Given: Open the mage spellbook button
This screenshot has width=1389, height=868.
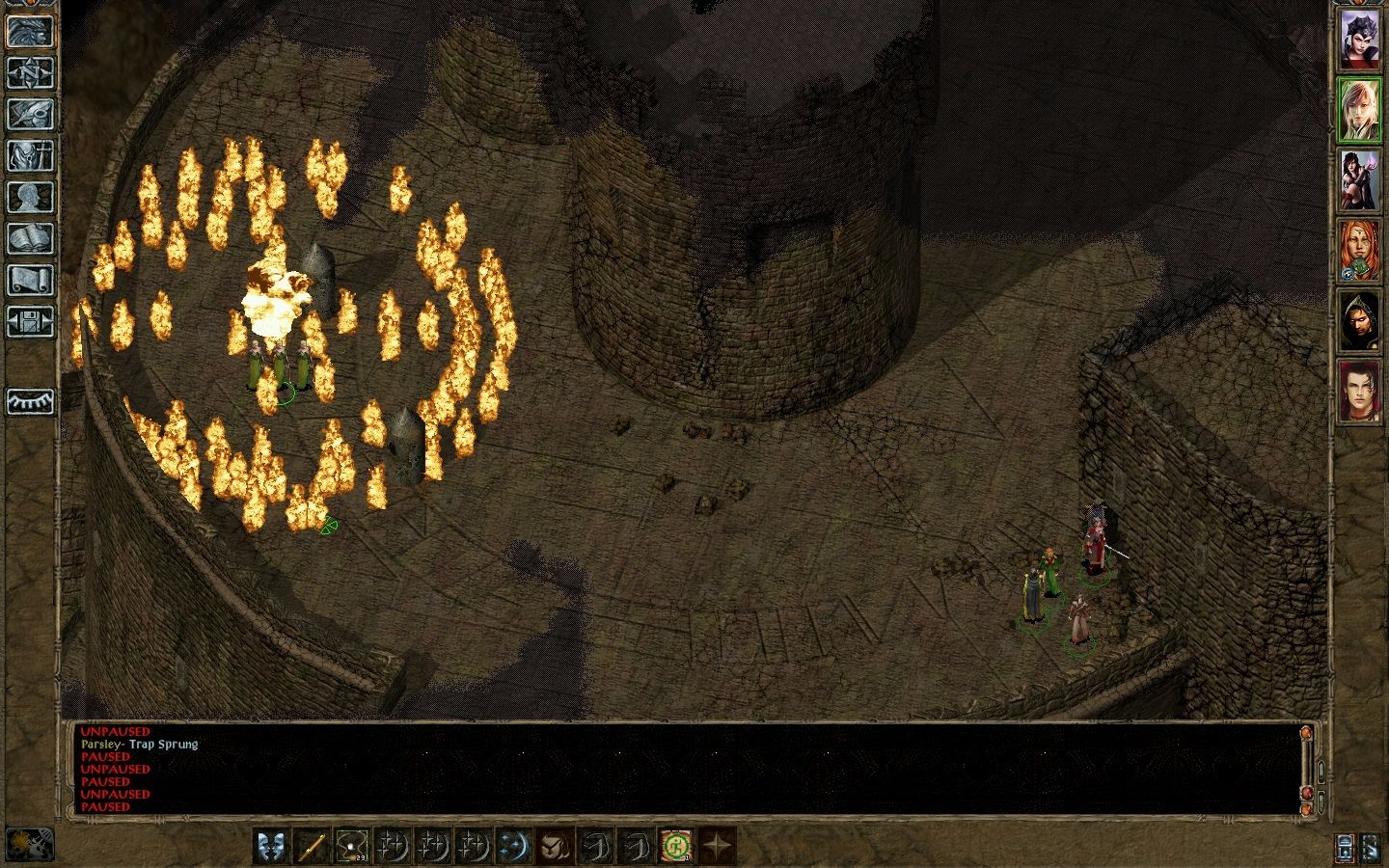Looking at the screenshot, I should [x=30, y=238].
